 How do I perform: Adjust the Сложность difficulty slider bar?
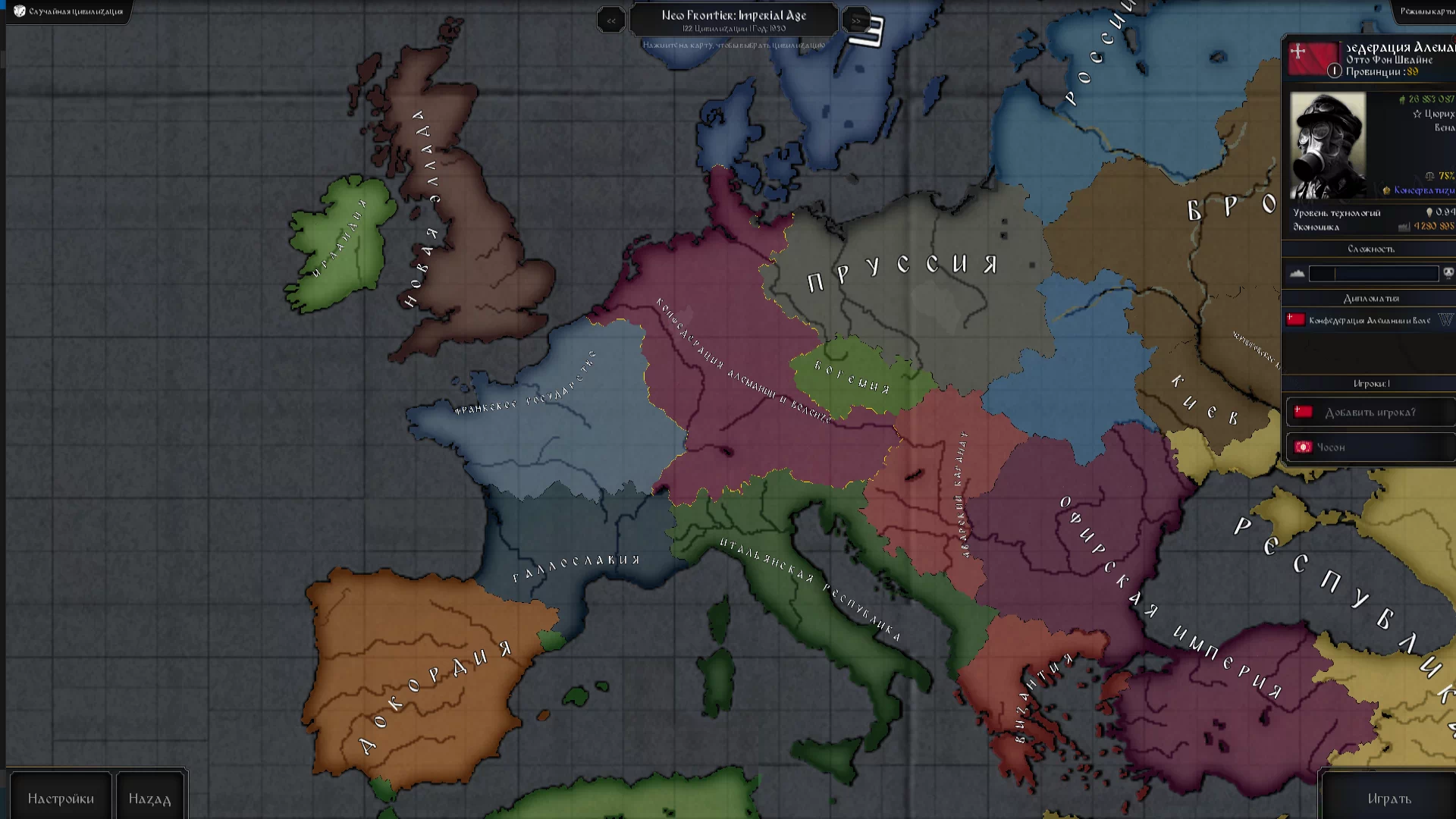click(1373, 274)
